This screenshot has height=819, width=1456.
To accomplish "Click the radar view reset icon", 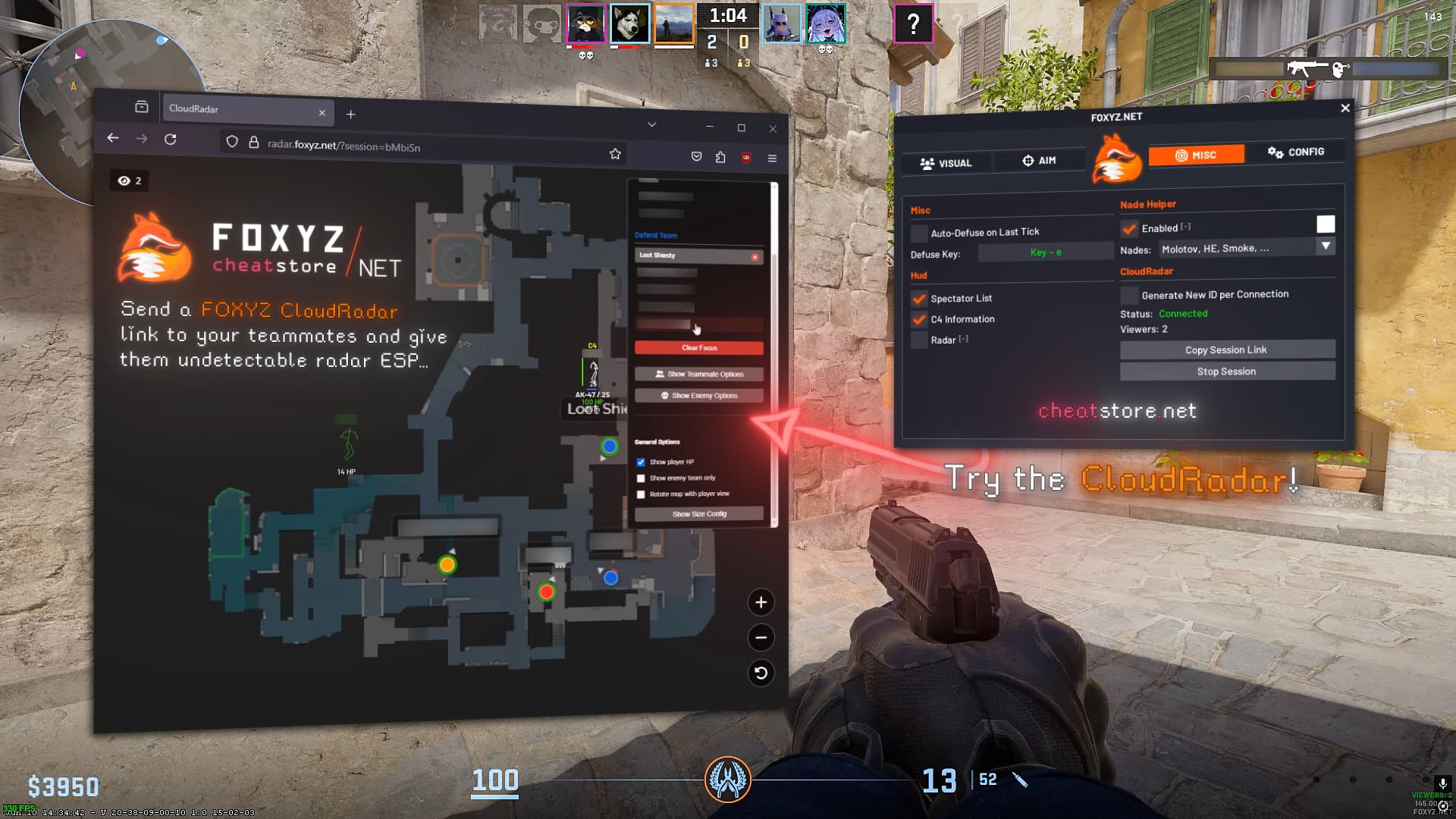I will coord(761,673).
